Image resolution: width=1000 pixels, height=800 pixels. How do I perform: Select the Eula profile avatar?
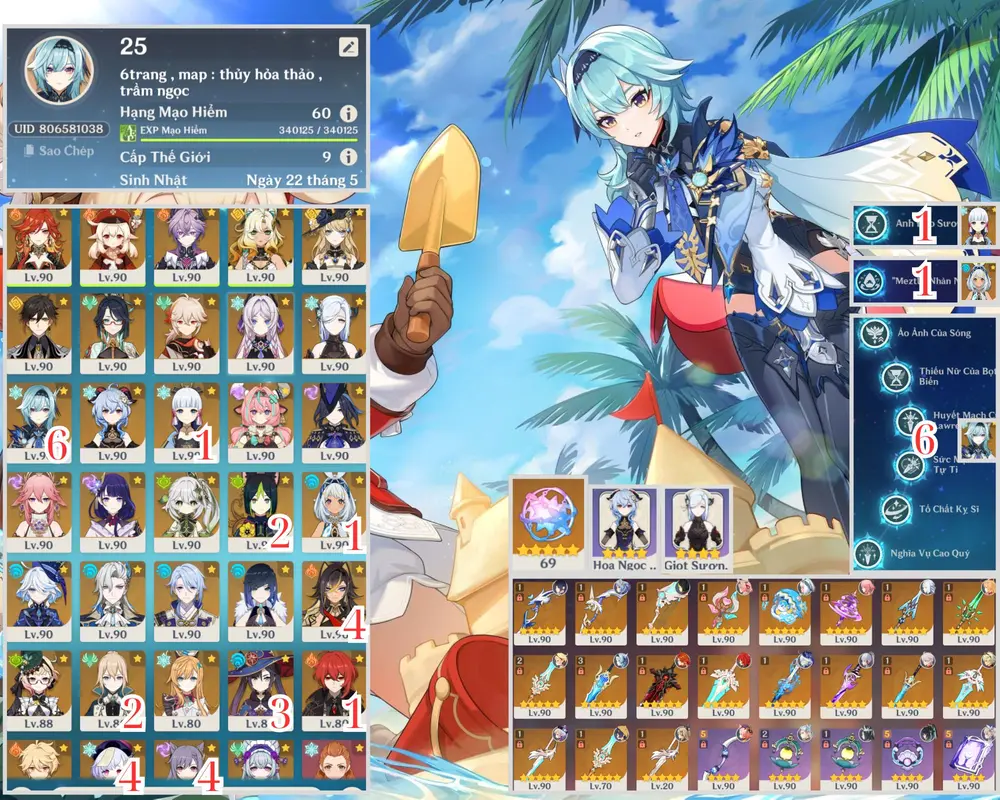[x=59, y=72]
